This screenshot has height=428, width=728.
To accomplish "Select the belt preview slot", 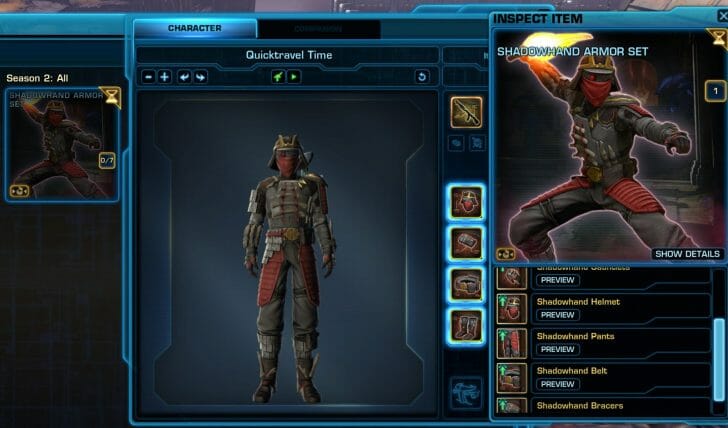I will click(467, 283).
